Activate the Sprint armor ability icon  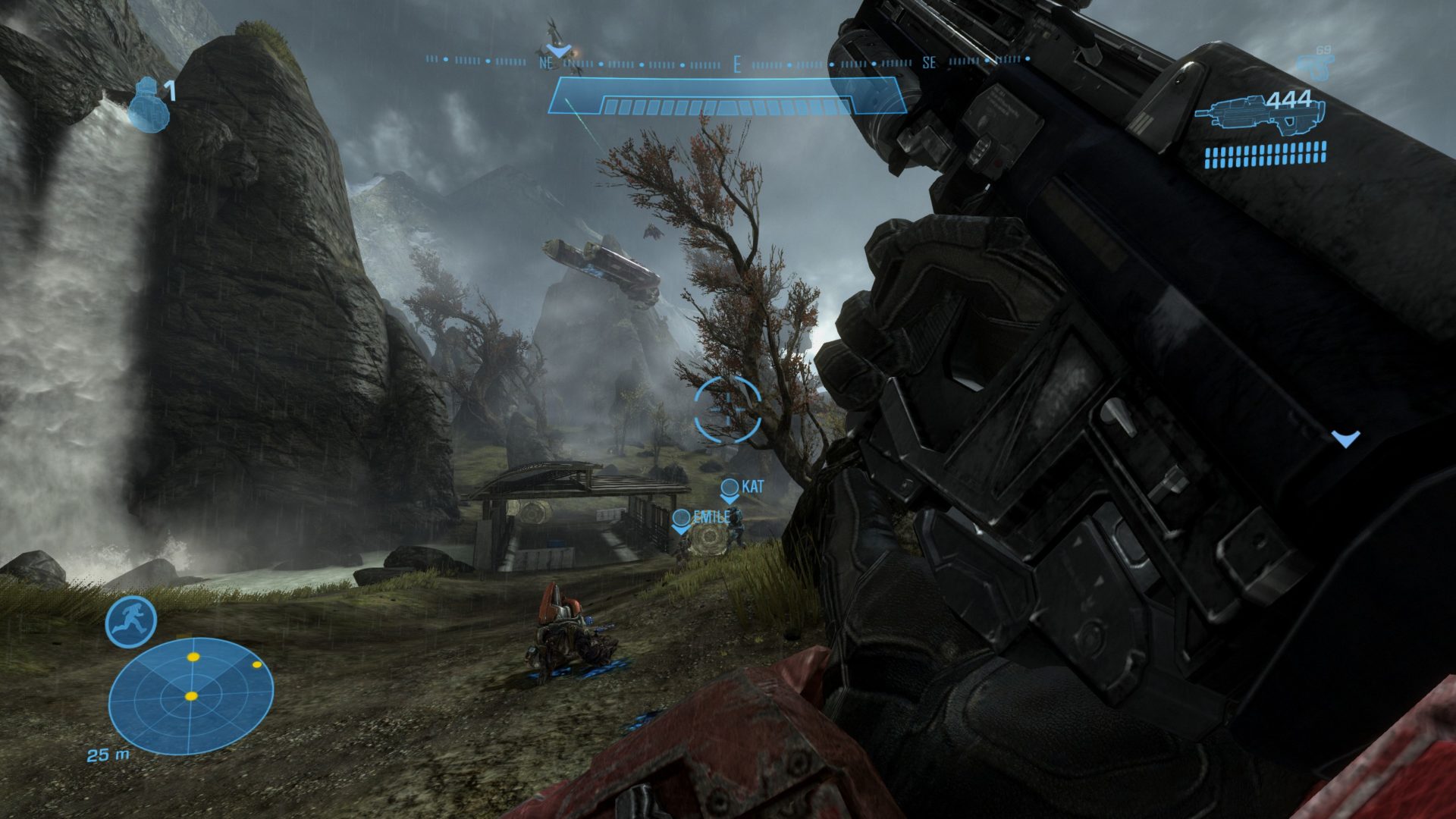130,622
